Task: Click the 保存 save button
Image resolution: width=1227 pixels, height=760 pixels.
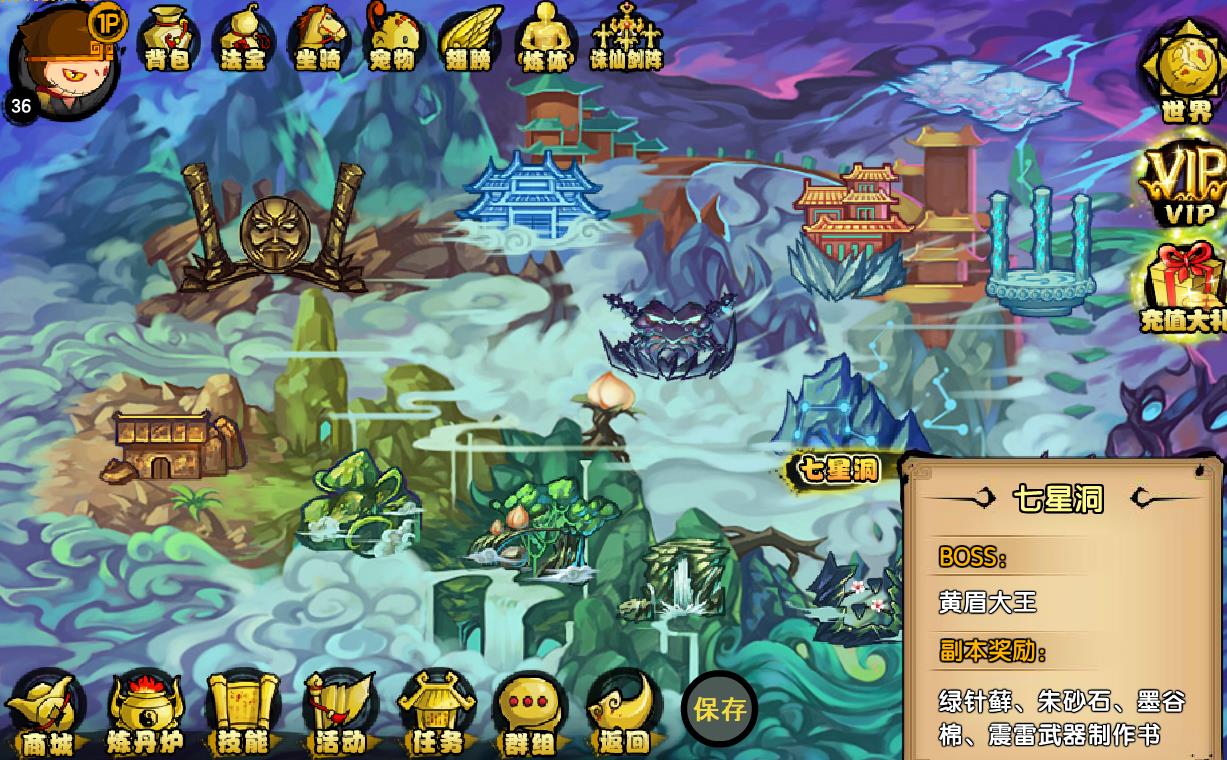Action: 720,709
